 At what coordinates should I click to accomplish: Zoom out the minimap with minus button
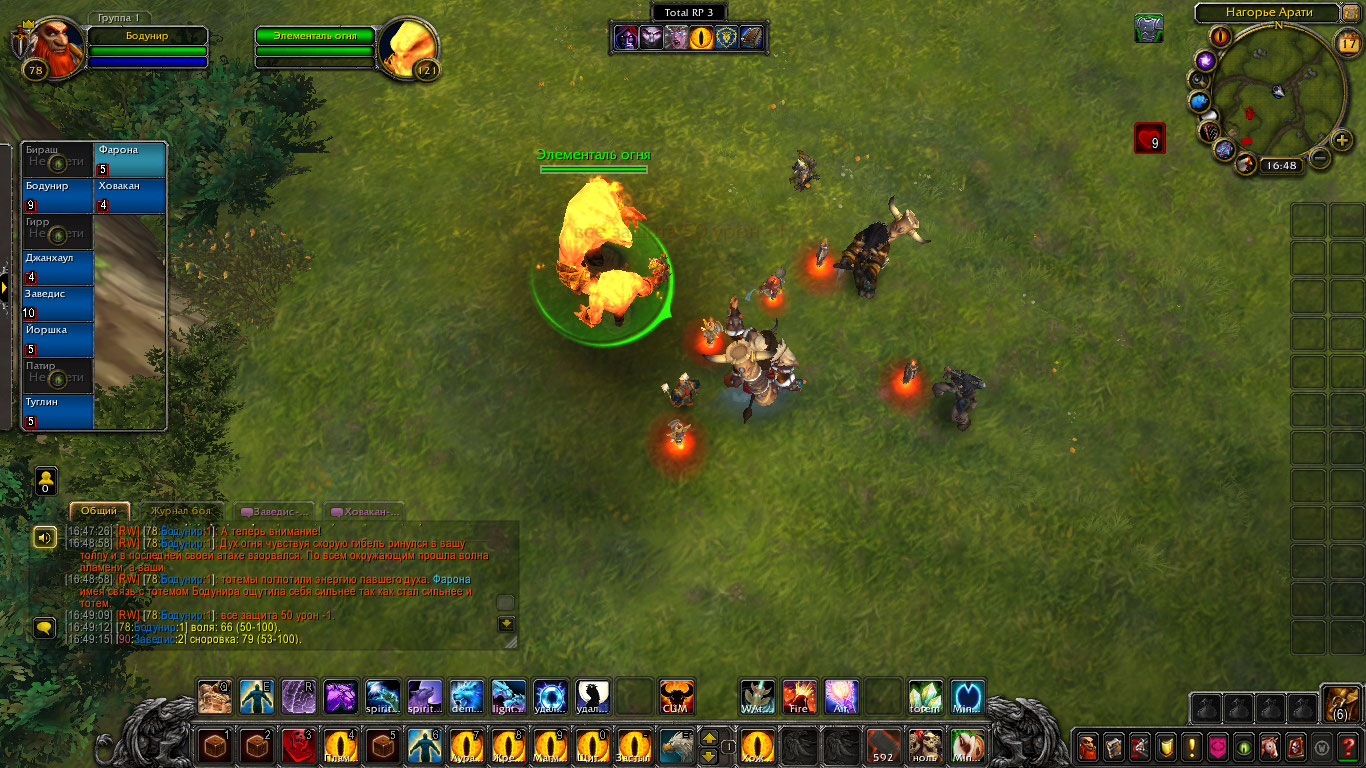(x=1320, y=157)
